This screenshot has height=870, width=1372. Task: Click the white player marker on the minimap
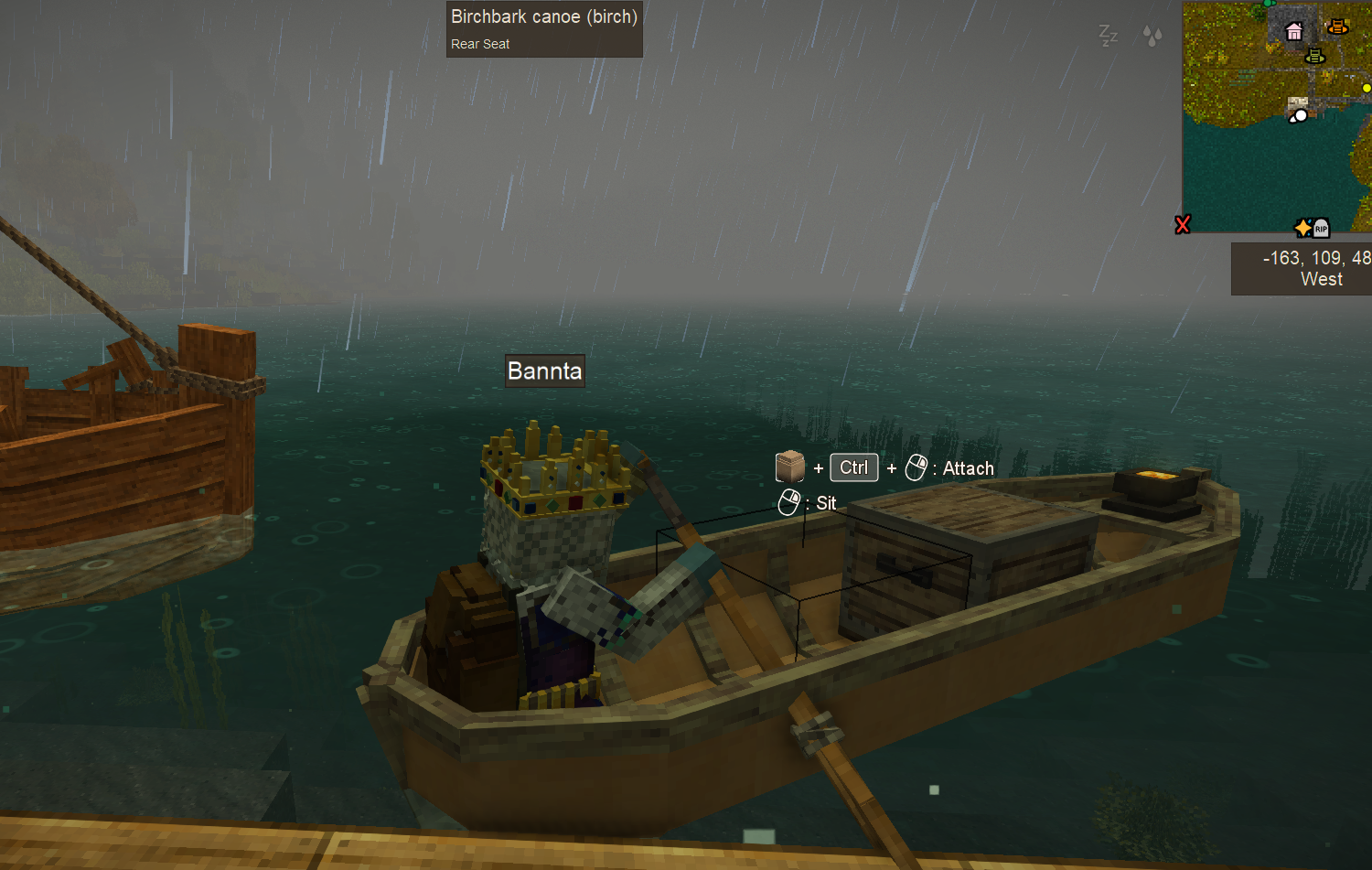pos(1299,116)
